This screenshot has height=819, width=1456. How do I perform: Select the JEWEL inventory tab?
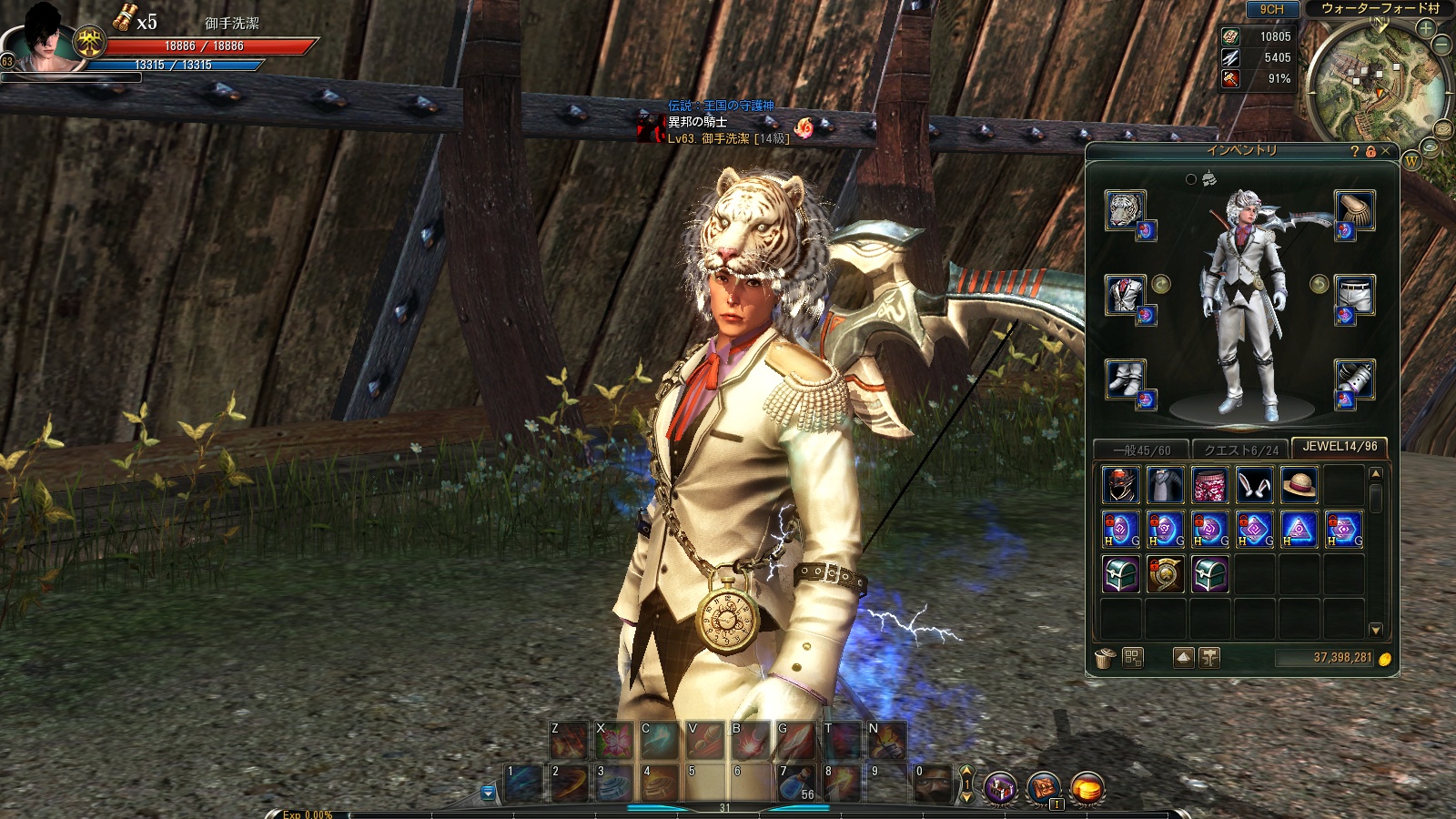(x=1340, y=447)
